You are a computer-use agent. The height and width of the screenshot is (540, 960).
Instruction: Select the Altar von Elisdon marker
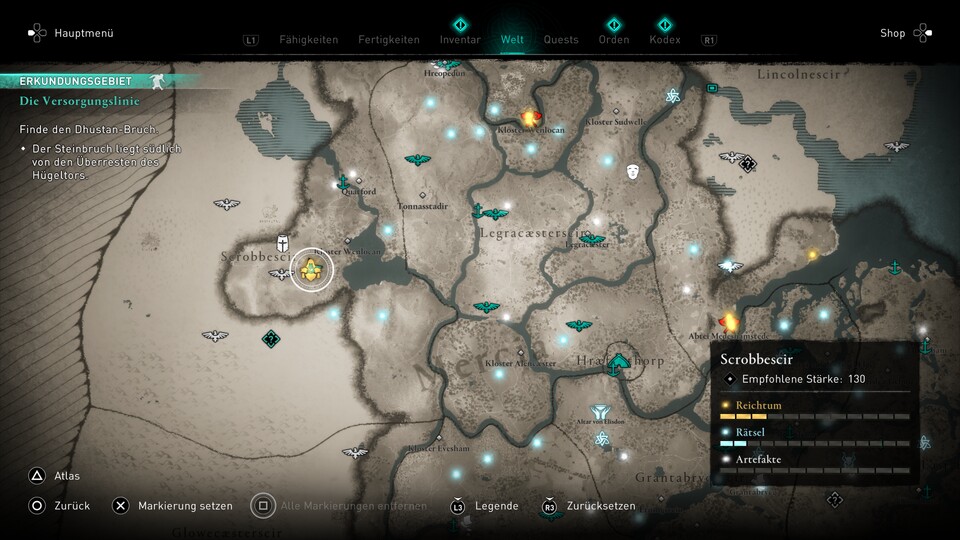pyautogui.click(x=601, y=412)
